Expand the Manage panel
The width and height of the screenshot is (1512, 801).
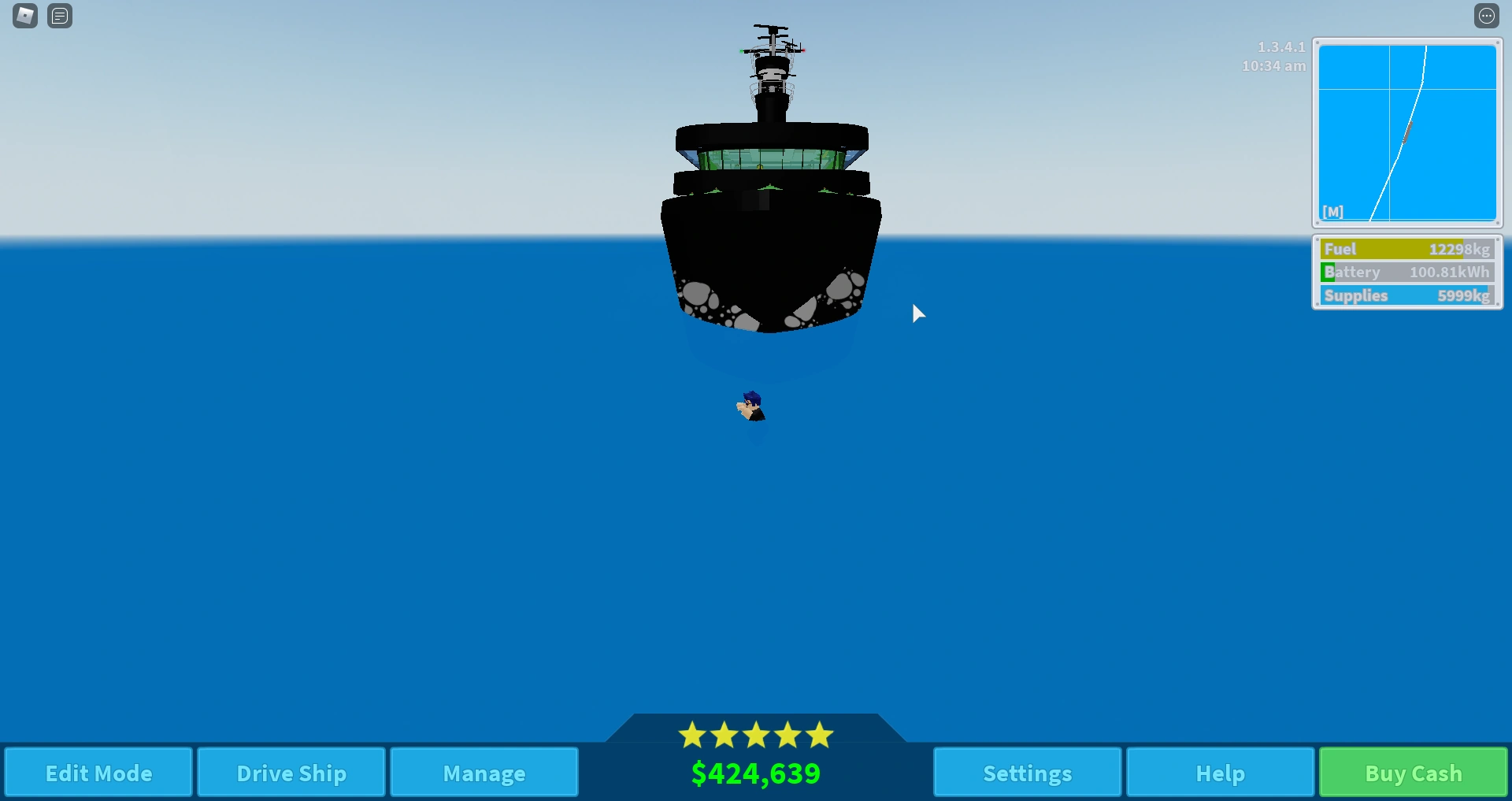pos(484,773)
